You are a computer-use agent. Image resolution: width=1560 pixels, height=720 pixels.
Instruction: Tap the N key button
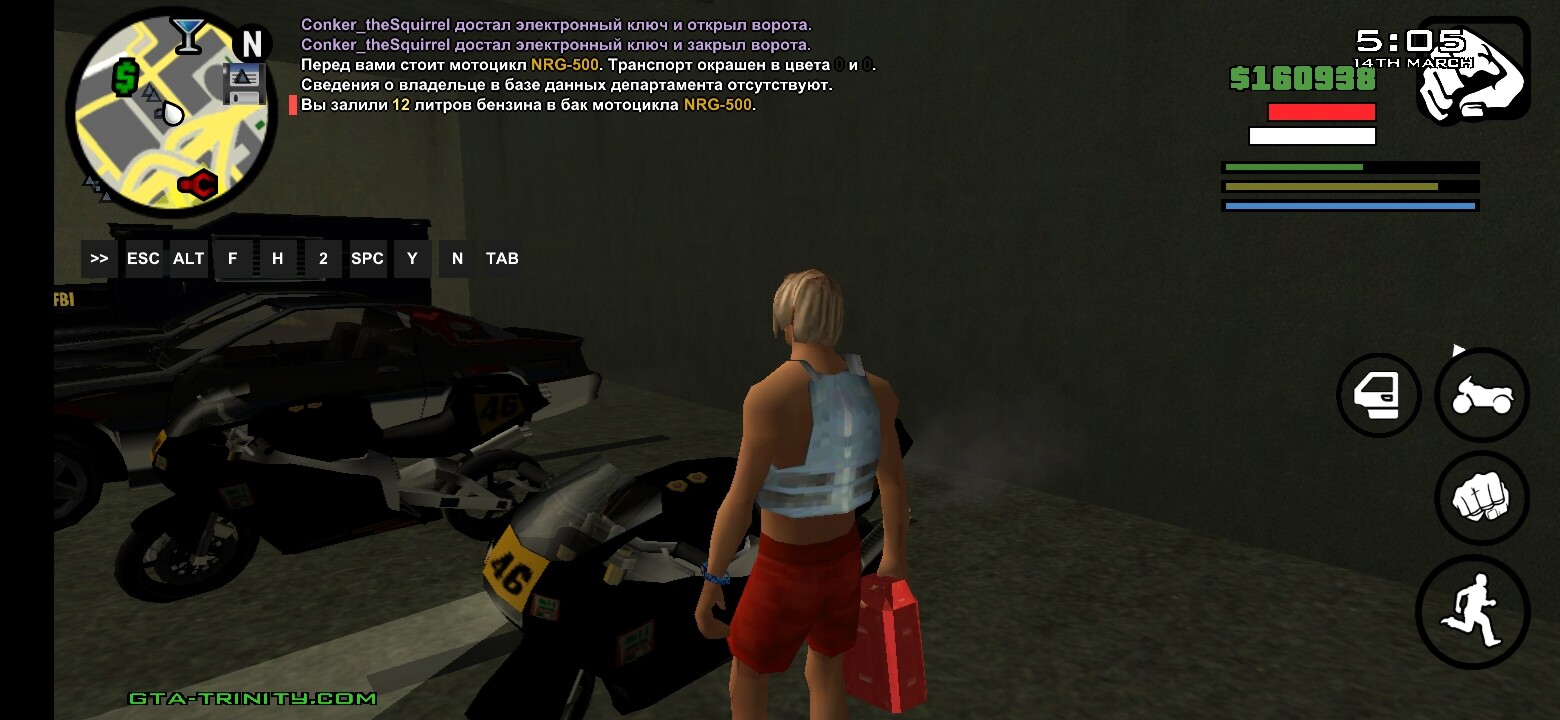click(x=457, y=258)
